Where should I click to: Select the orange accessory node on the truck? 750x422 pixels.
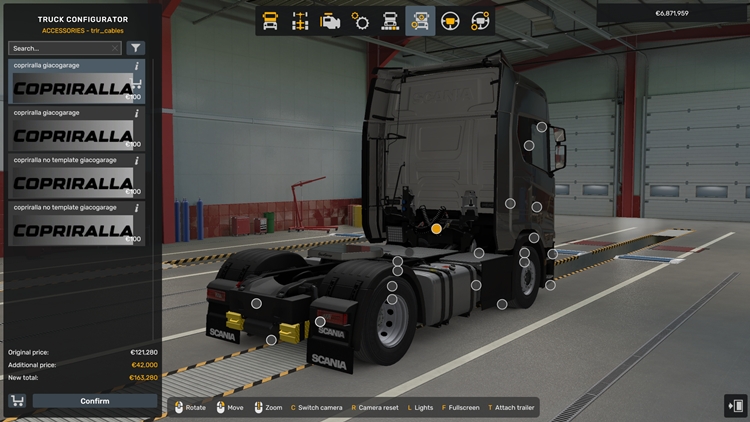(436, 229)
